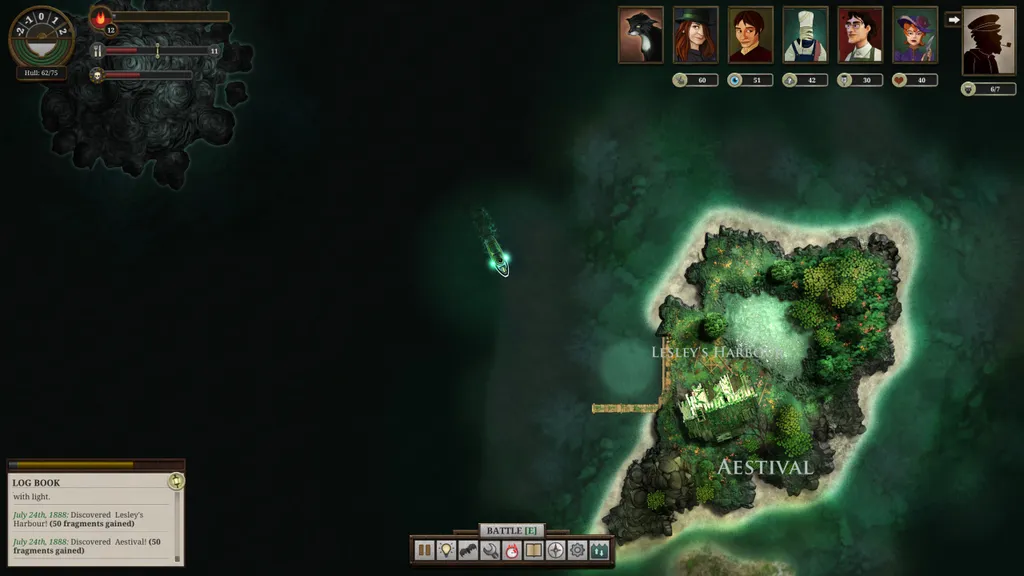Click the pause button in bottom toolbar
This screenshot has height=576, width=1024.
(x=424, y=550)
